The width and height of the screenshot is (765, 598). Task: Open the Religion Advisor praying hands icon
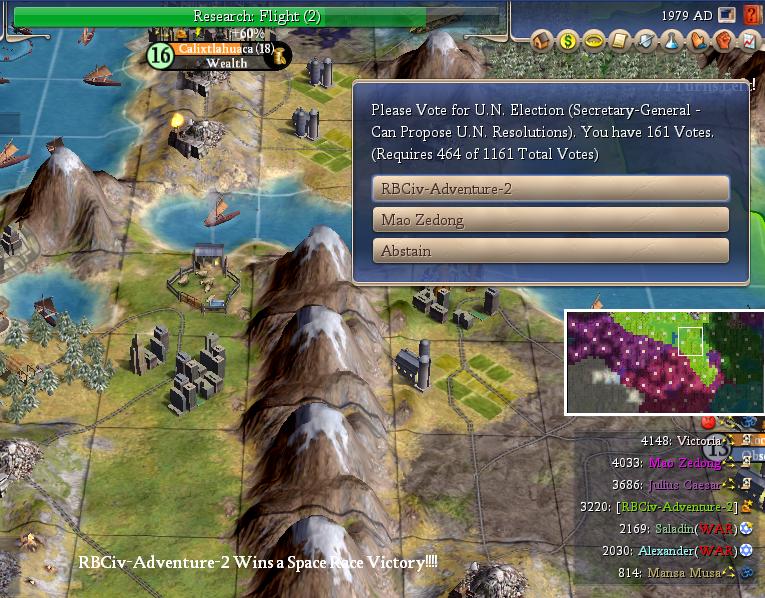coord(698,42)
